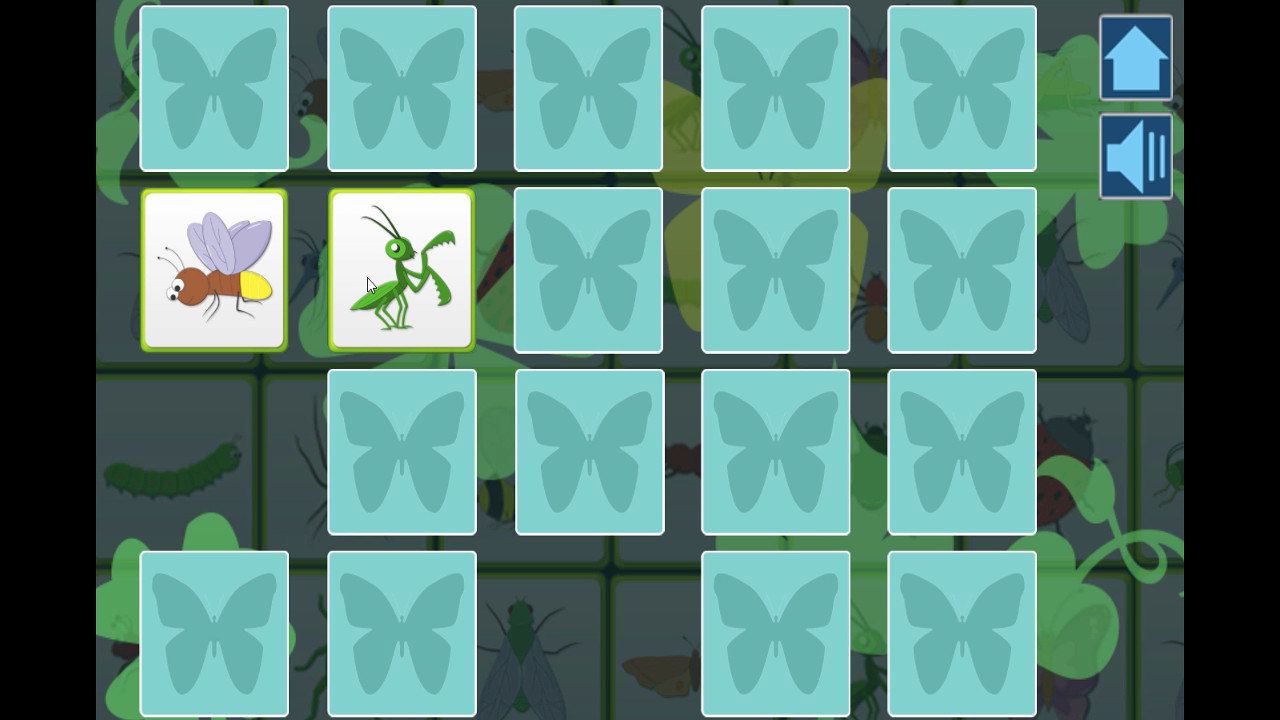Flip the rightmost card in the second row
Image resolution: width=1280 pixels, height=720 pixels.
click(961, 270)
